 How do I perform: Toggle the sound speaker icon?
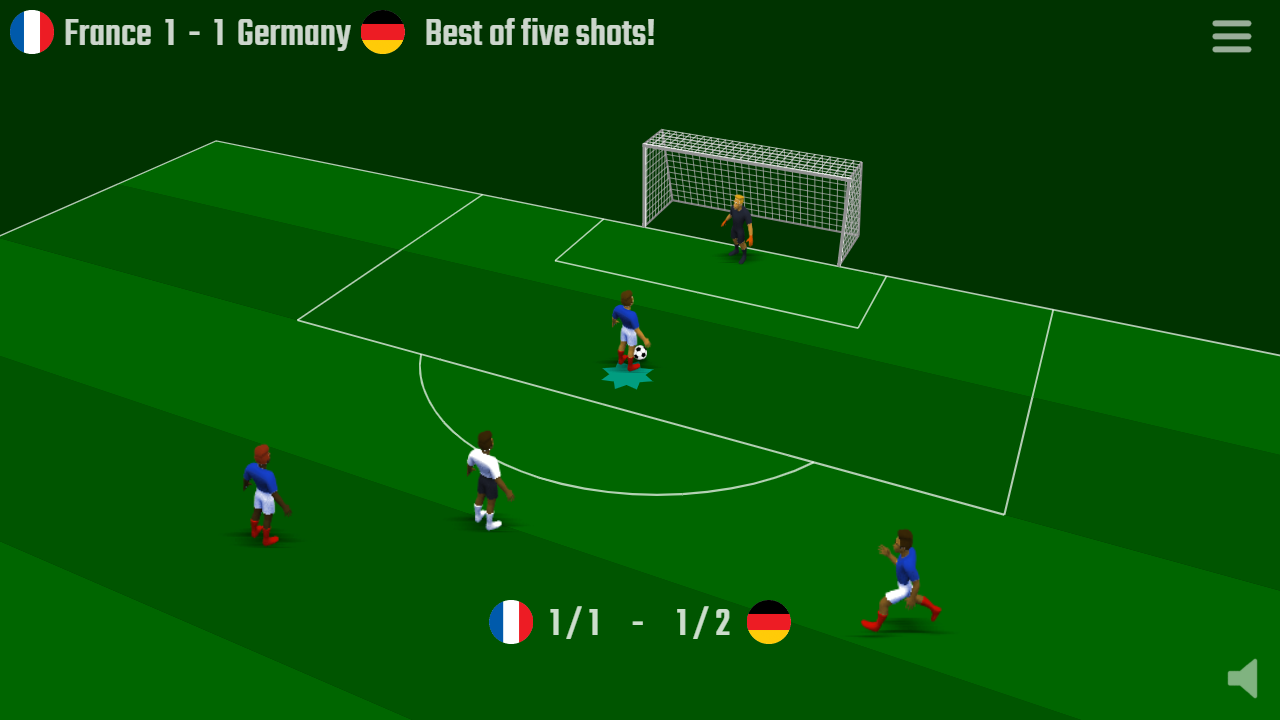tap(1243, 678)
